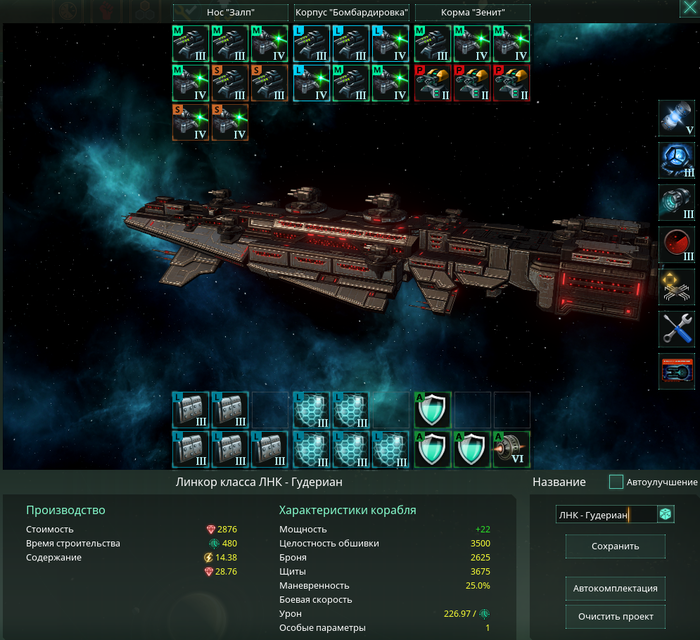
Task: Select the red radar sensor III slot
Action: (677, 244)
